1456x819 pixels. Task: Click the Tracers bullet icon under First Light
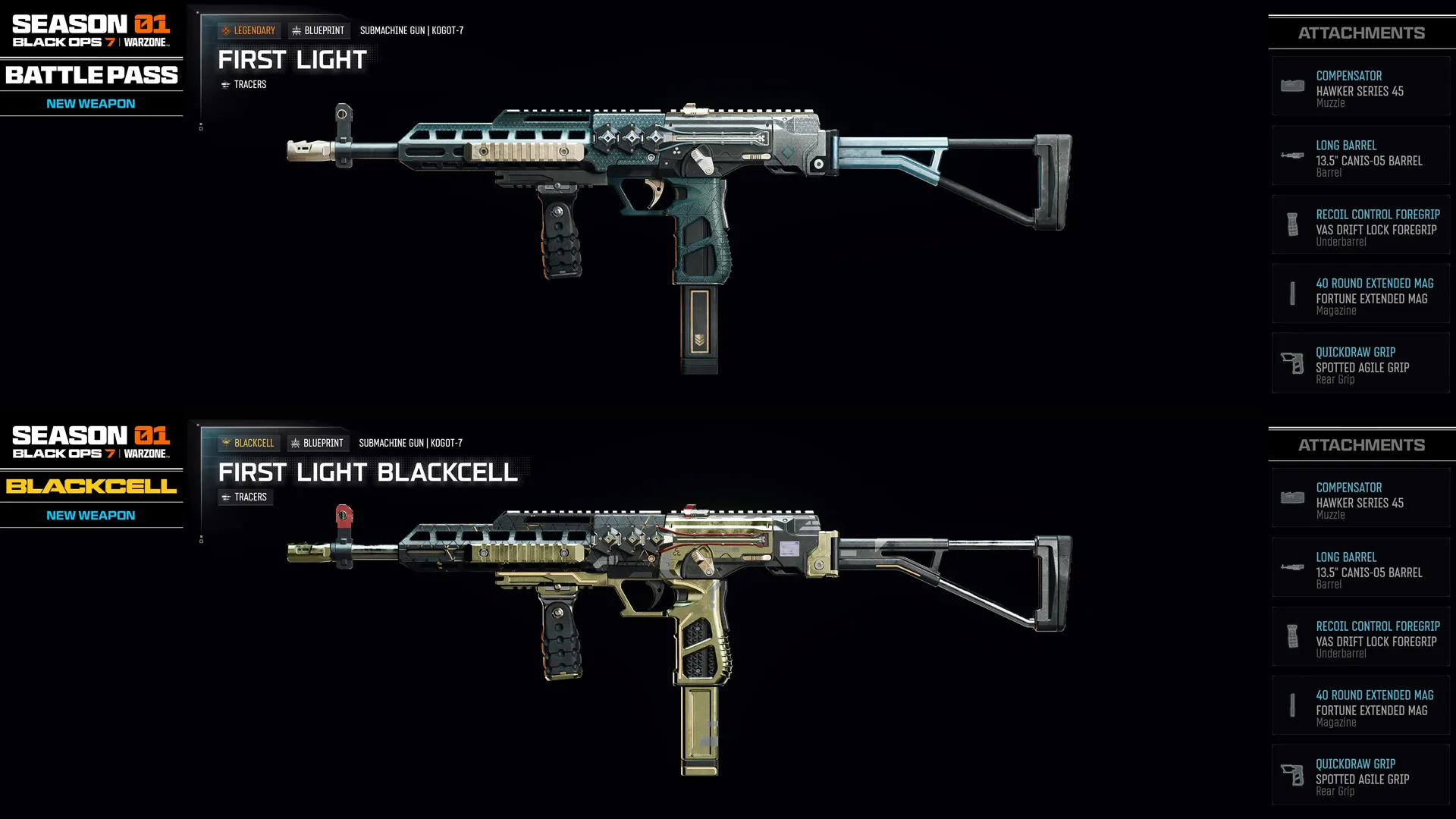click(227, 84)
